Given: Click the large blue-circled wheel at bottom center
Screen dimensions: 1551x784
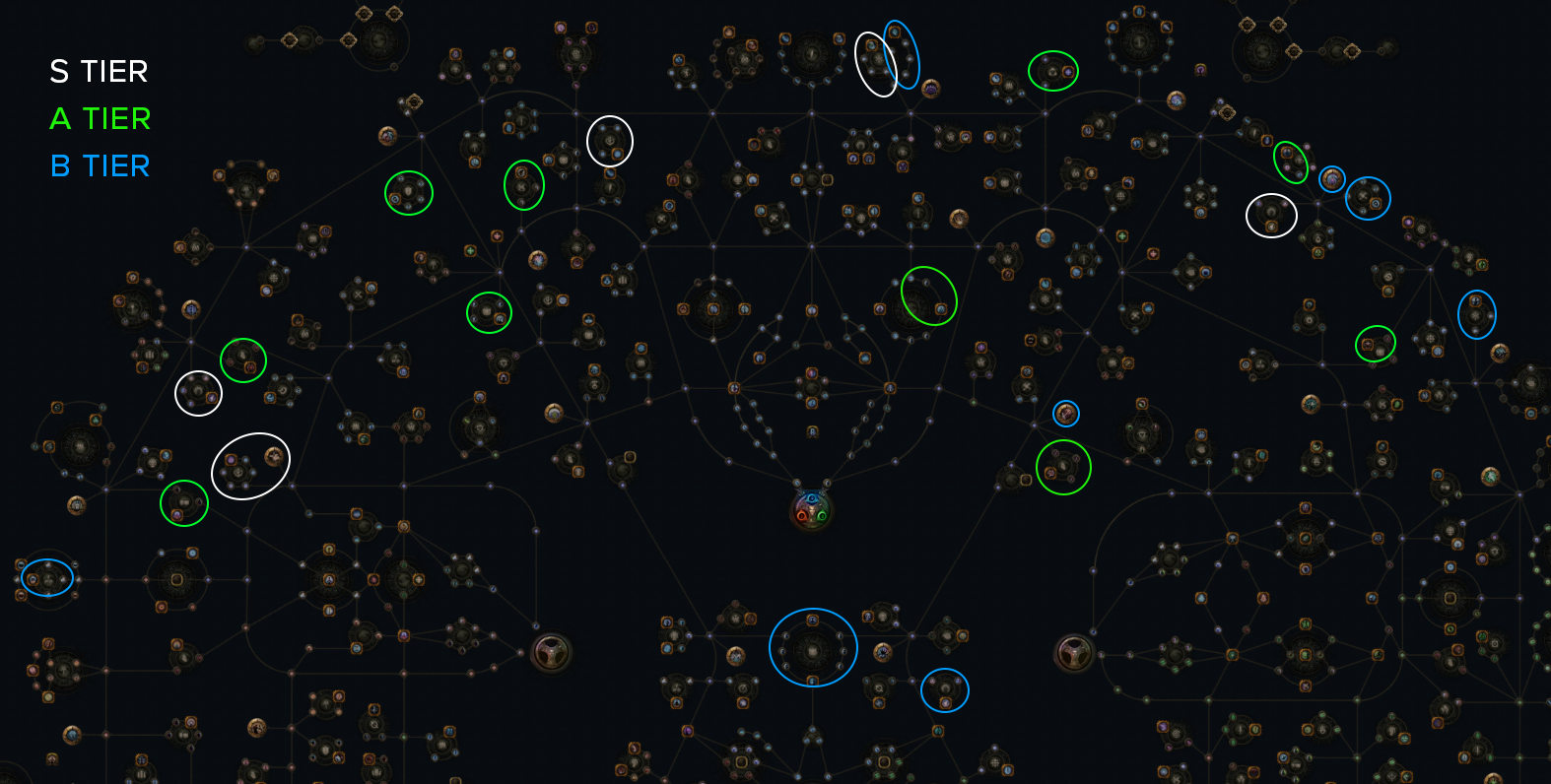Looking at the screenshot, I should (x=812, y=647).
